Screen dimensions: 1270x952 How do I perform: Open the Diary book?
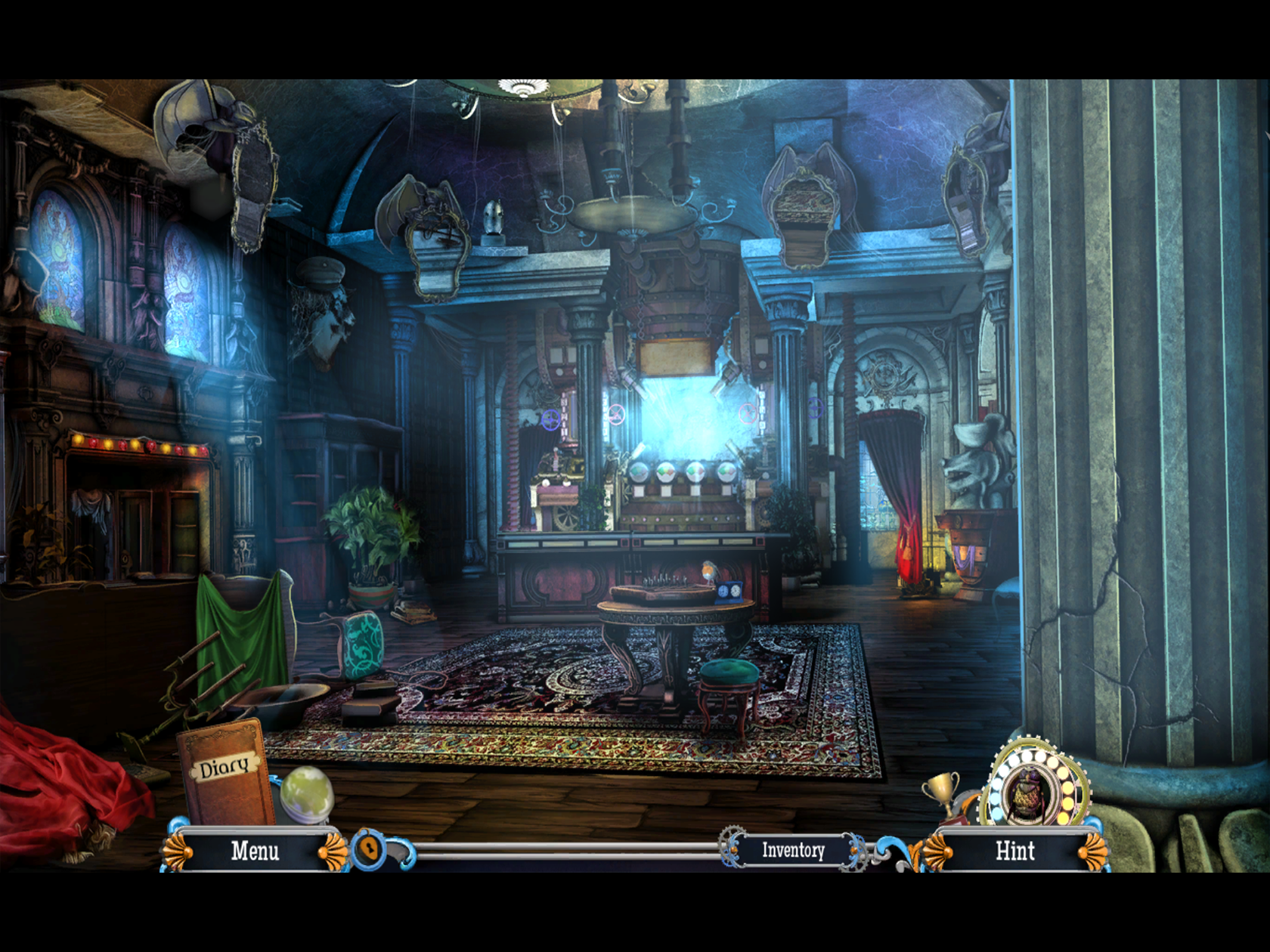(225, 771)
